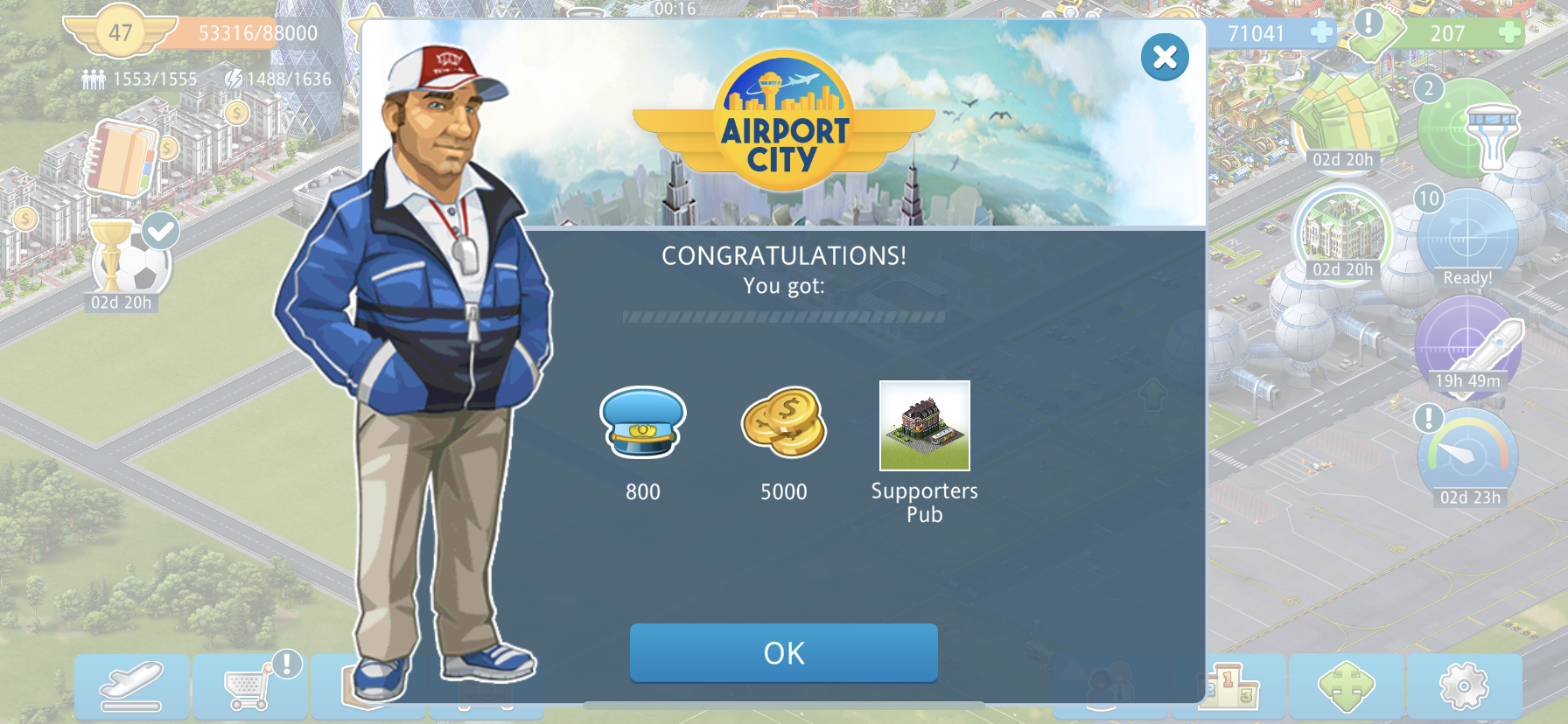
Task: Open the settings gear menu
Action: 1463,686
